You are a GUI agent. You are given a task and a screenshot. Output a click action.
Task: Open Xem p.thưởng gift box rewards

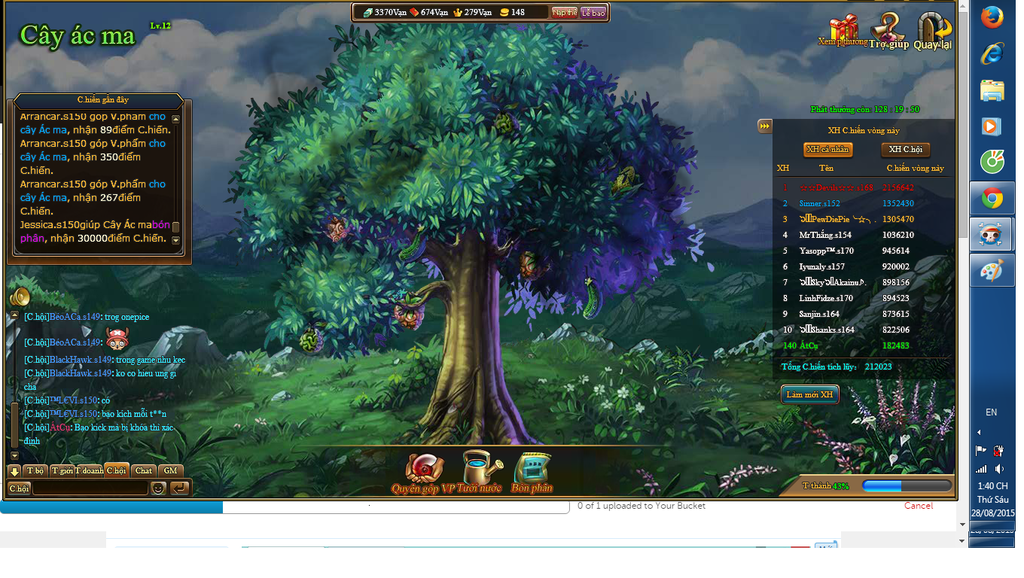(x=843, y=29)
